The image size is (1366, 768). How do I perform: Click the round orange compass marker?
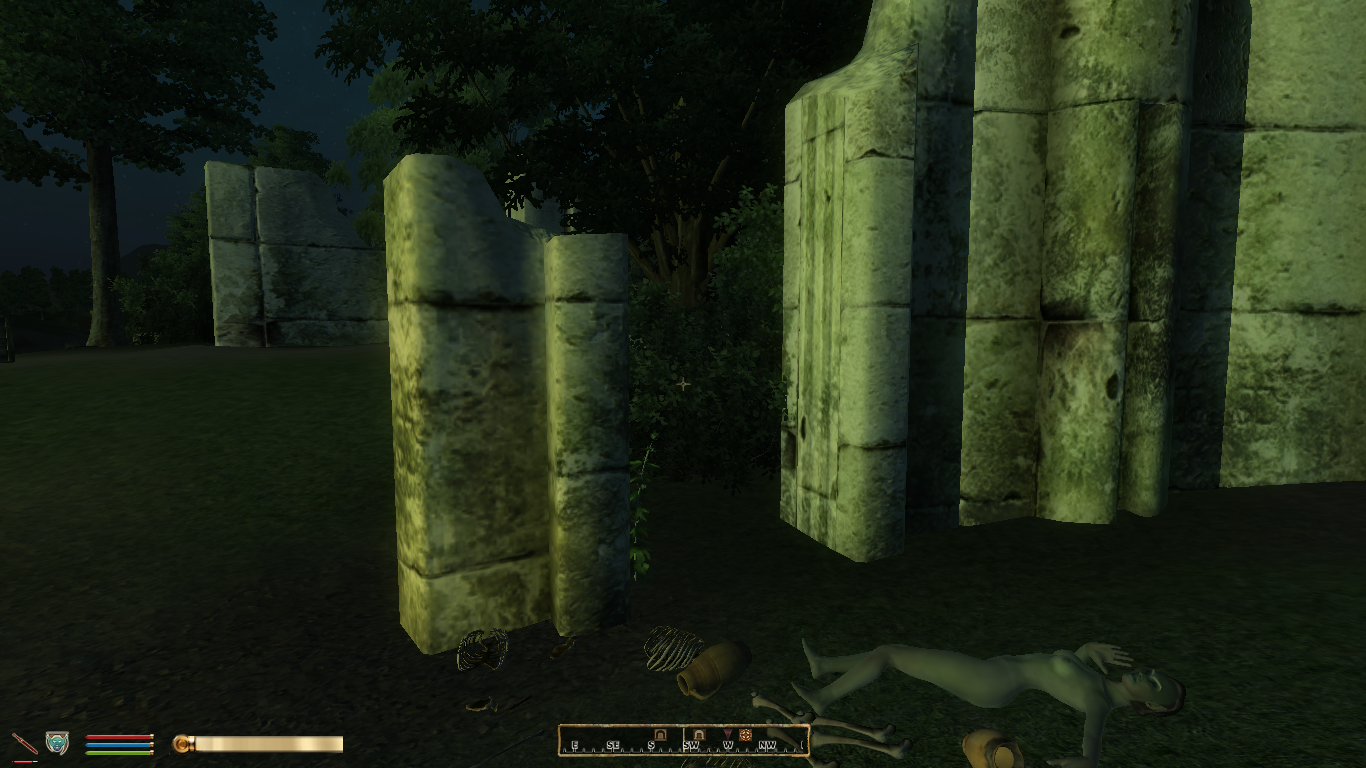745,734
